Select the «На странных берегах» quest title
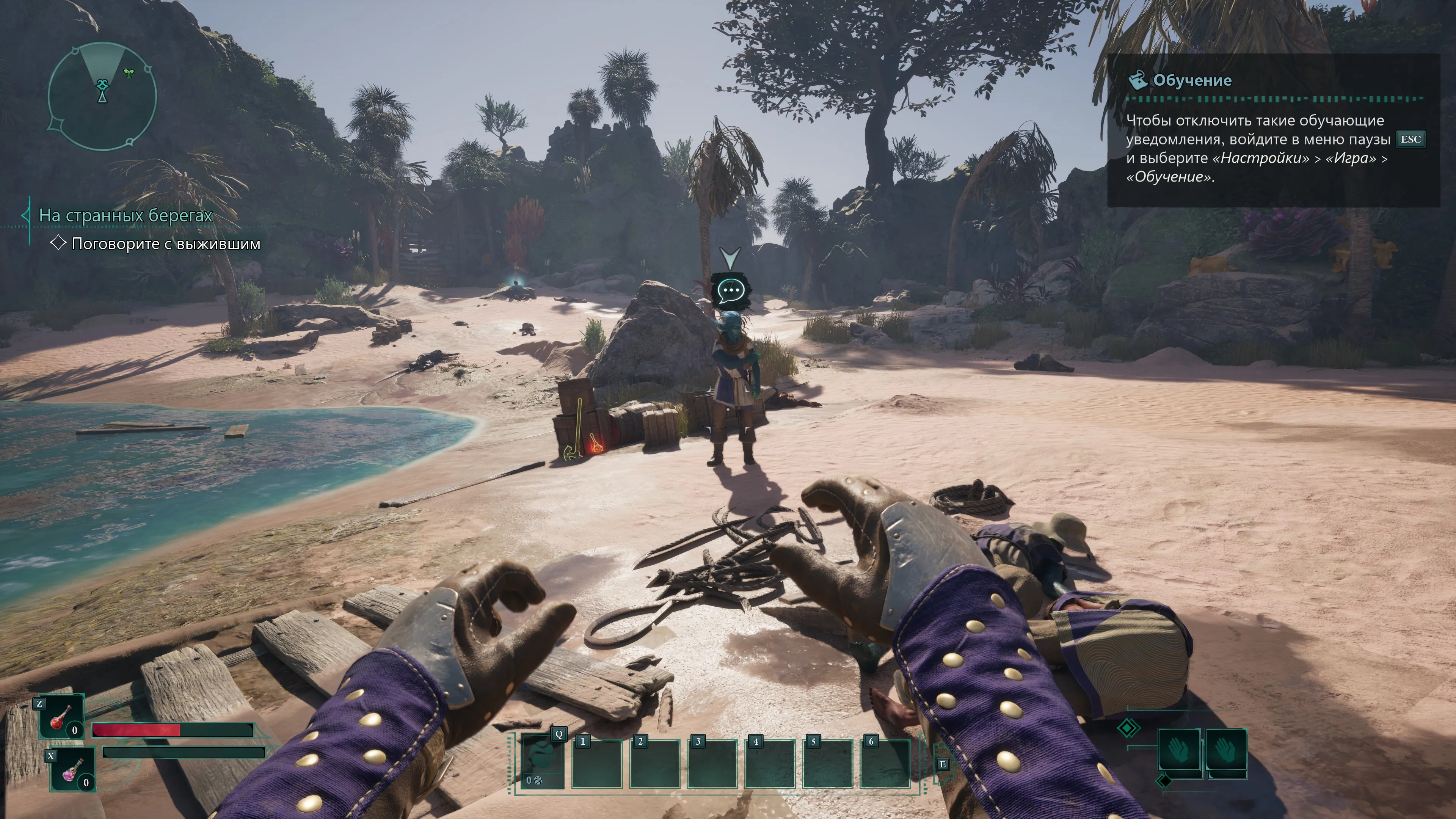Image resolution: width=1456 pixels, height=819 pixels. 126,215
